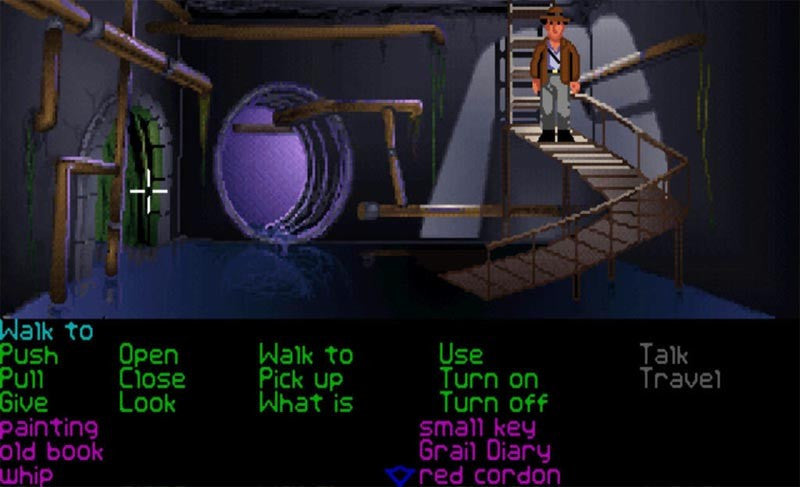Select the painting from inventory
This screenshot has height=487, width=800.
point(50,428)
